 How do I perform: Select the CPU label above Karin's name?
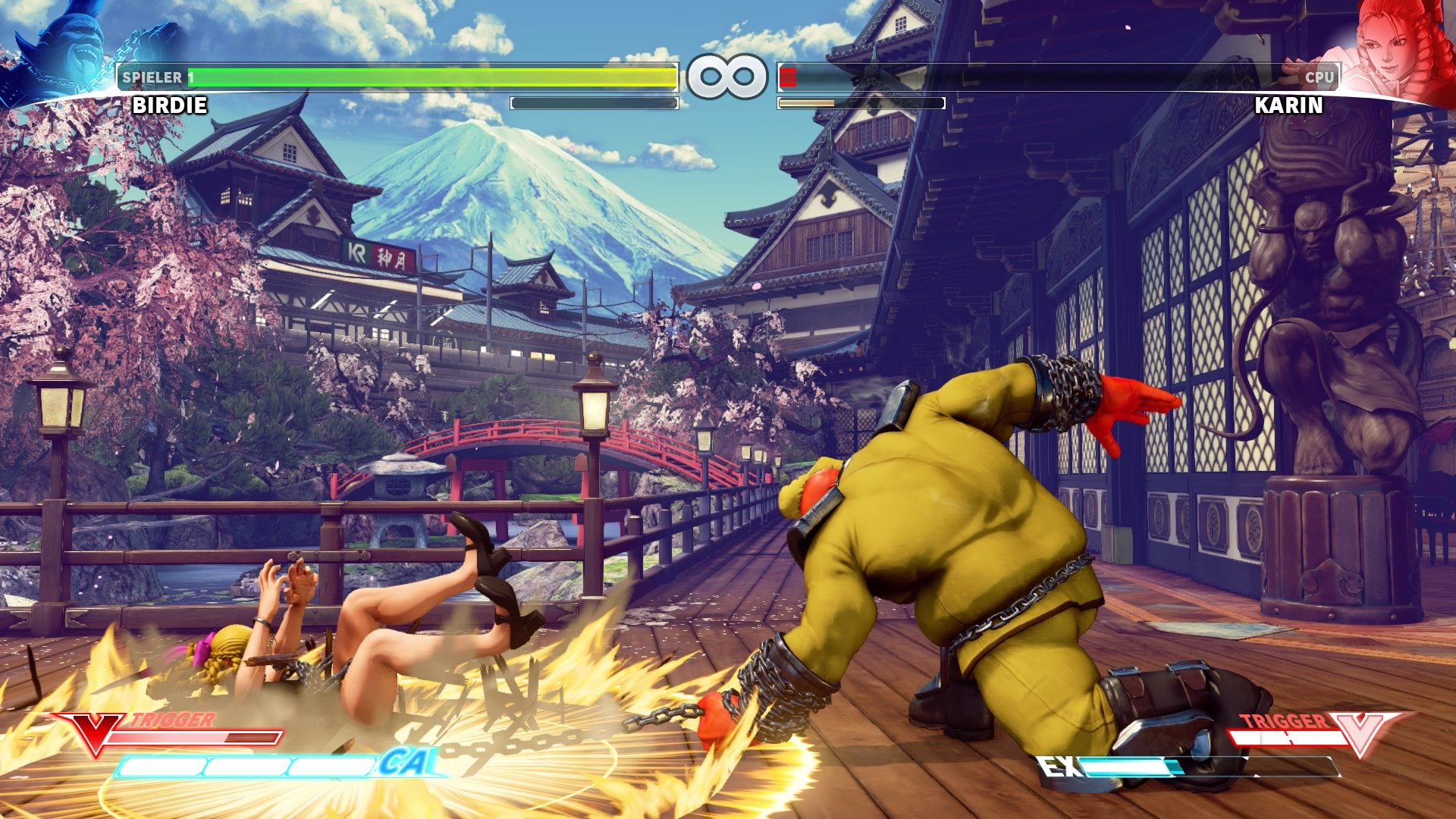[x=1320, y=76]
